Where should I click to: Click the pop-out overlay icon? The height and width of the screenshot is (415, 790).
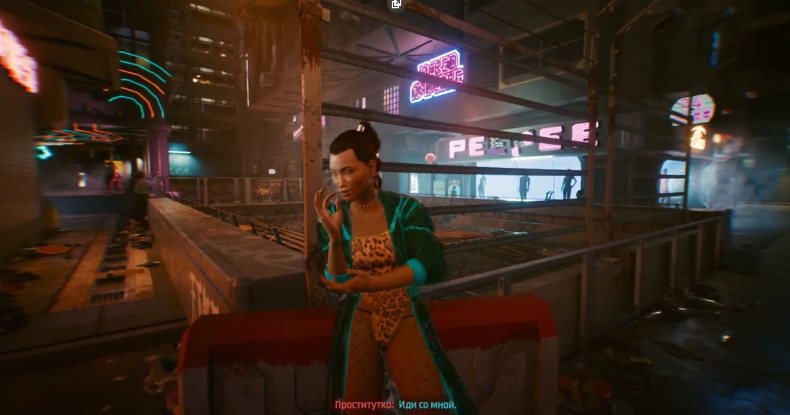click(x=396, y=4)
